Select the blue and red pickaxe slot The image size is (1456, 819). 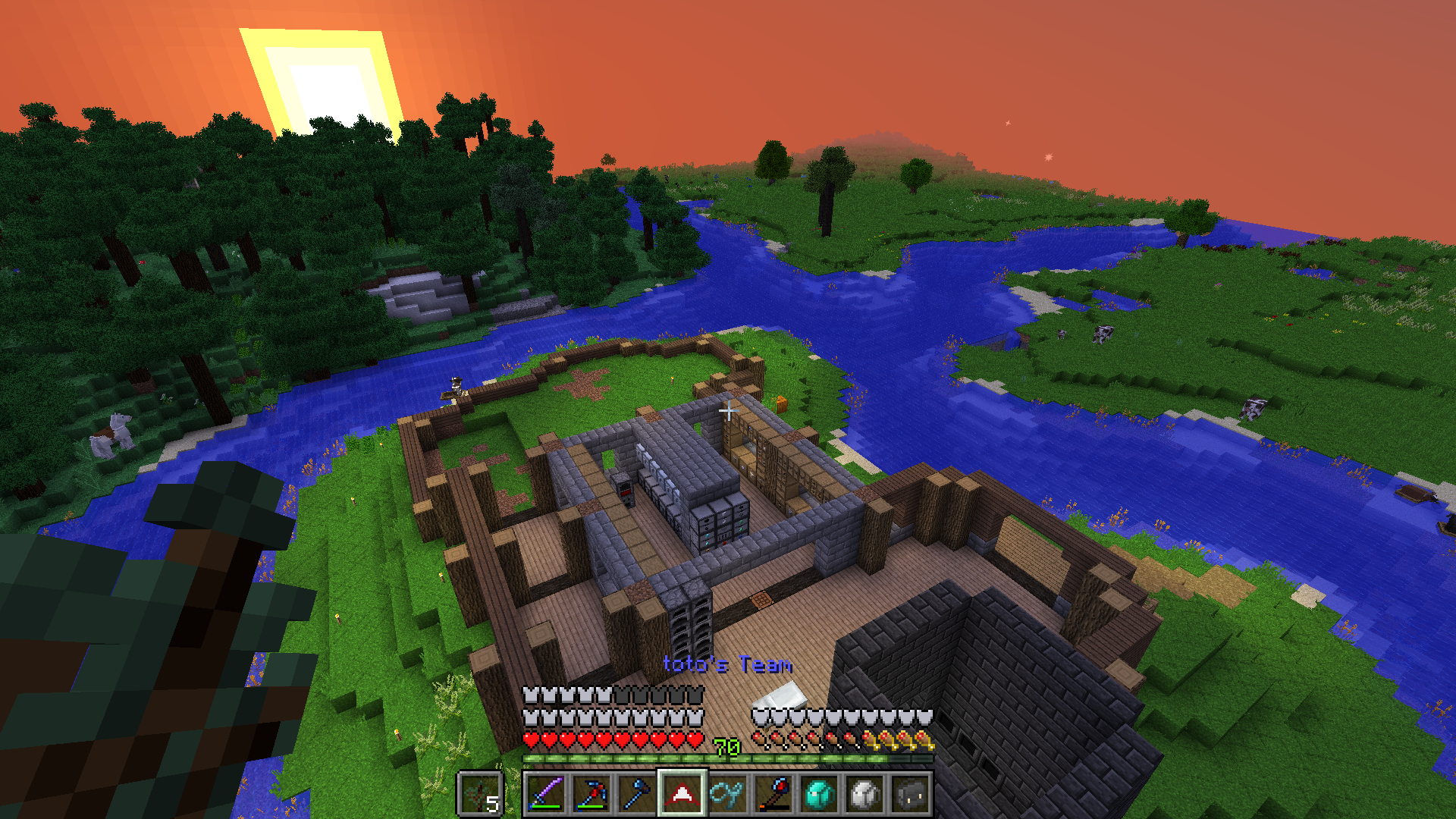[591, 794]
